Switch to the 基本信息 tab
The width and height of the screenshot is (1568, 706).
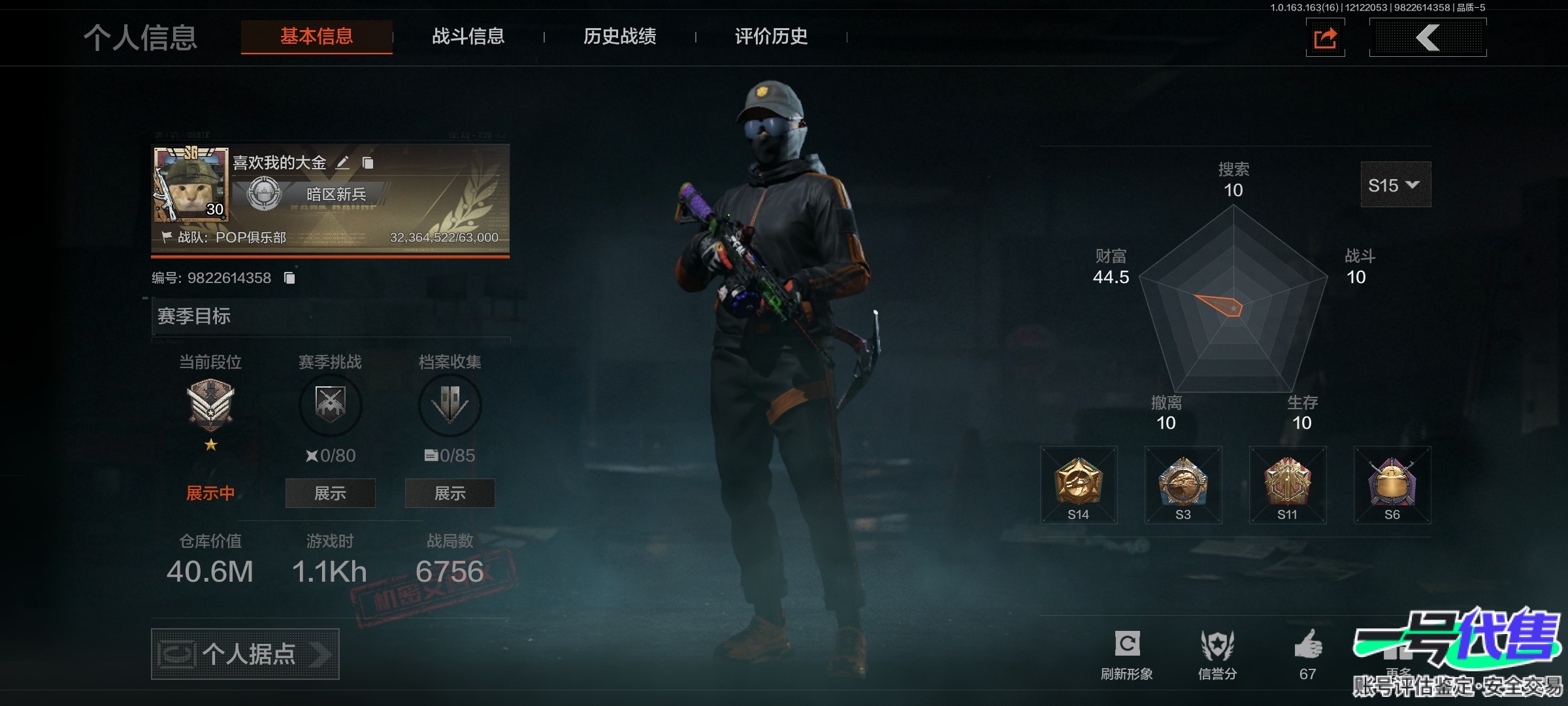pos(317,37)
